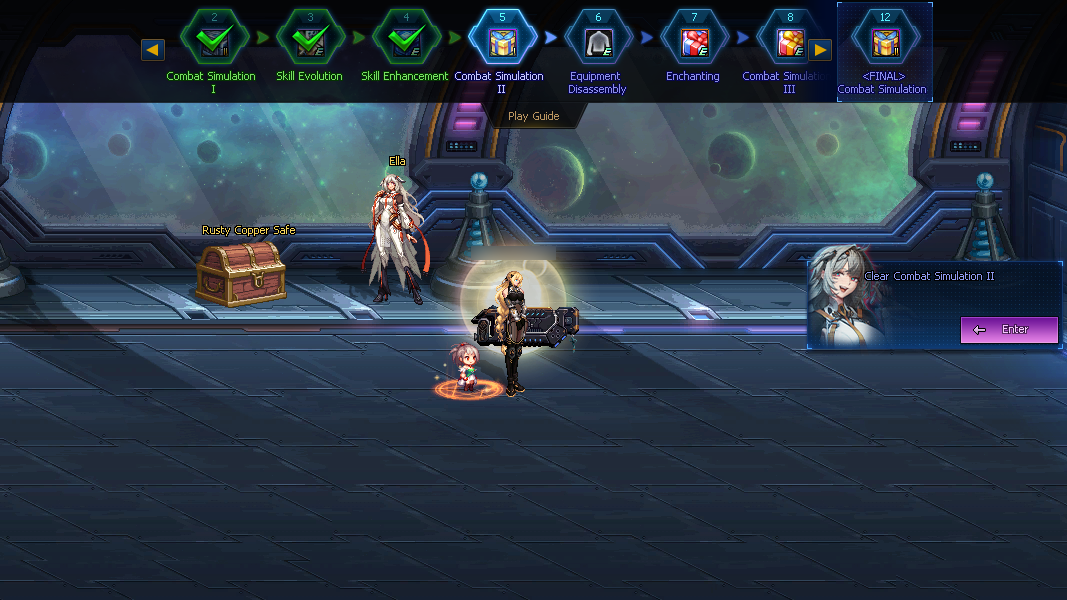The width and height of the screenshot is (1067, 600).
Task: Choose step 8 Combat Simulation III
Action: point(788,40)
